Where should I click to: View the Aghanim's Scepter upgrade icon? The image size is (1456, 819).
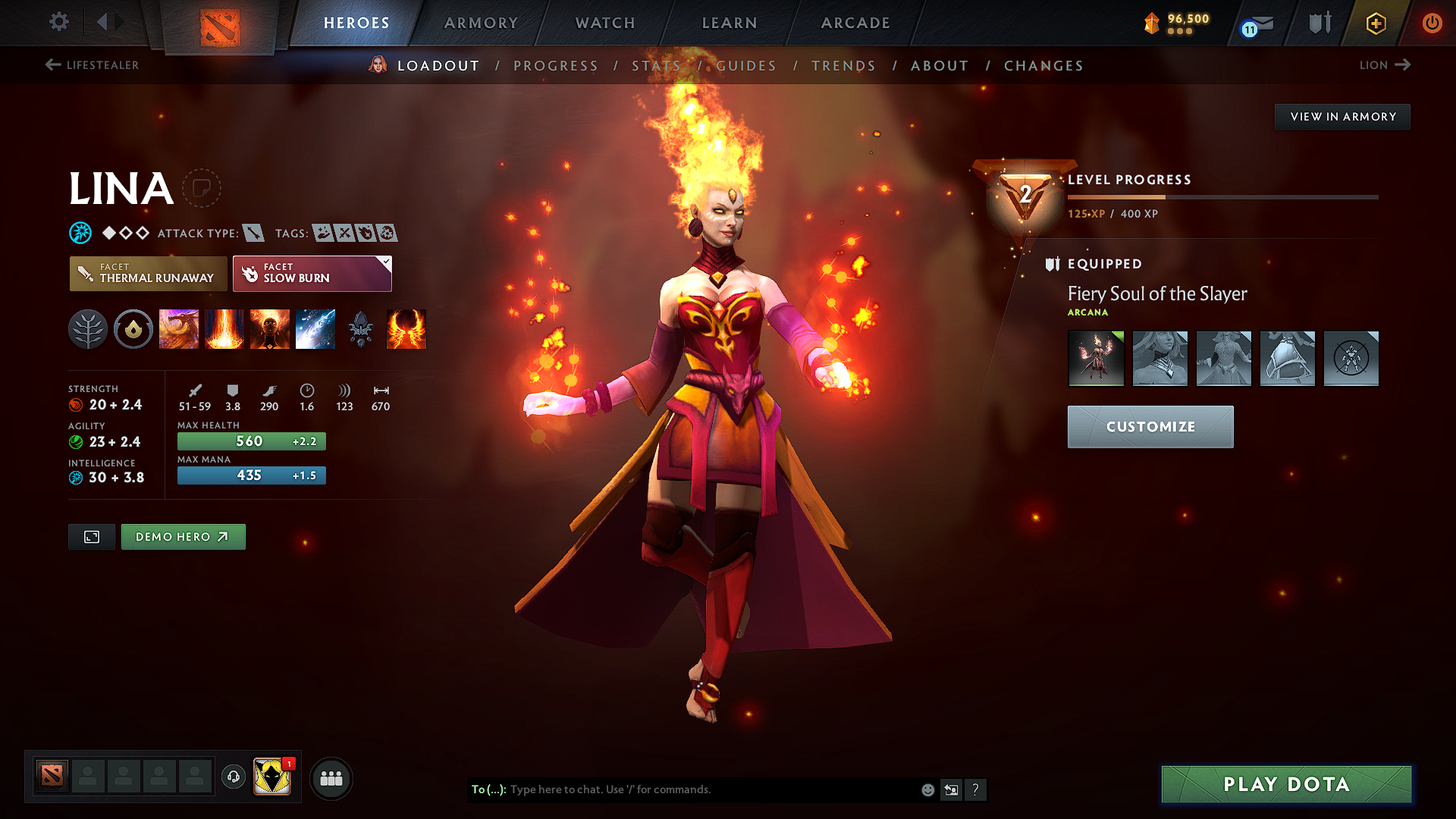(361, 328)
